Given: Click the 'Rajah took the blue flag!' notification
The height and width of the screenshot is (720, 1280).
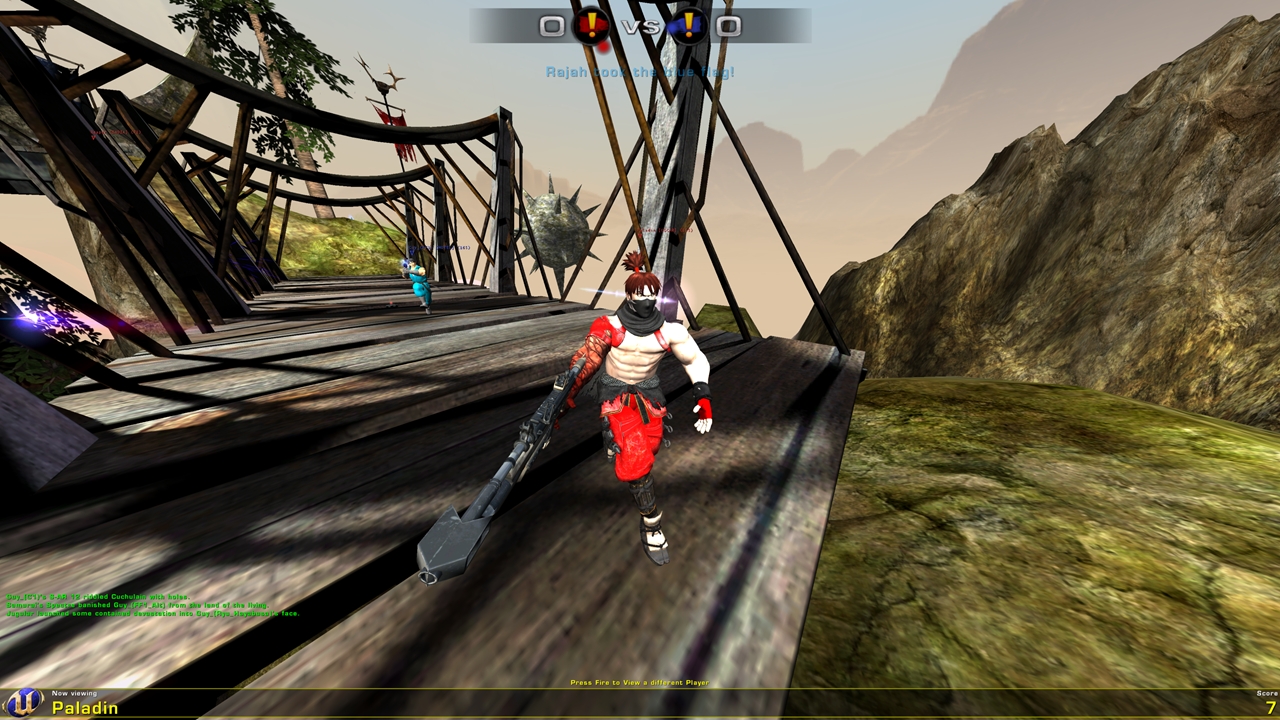Looking at the screenshot, I should (640, 71).
